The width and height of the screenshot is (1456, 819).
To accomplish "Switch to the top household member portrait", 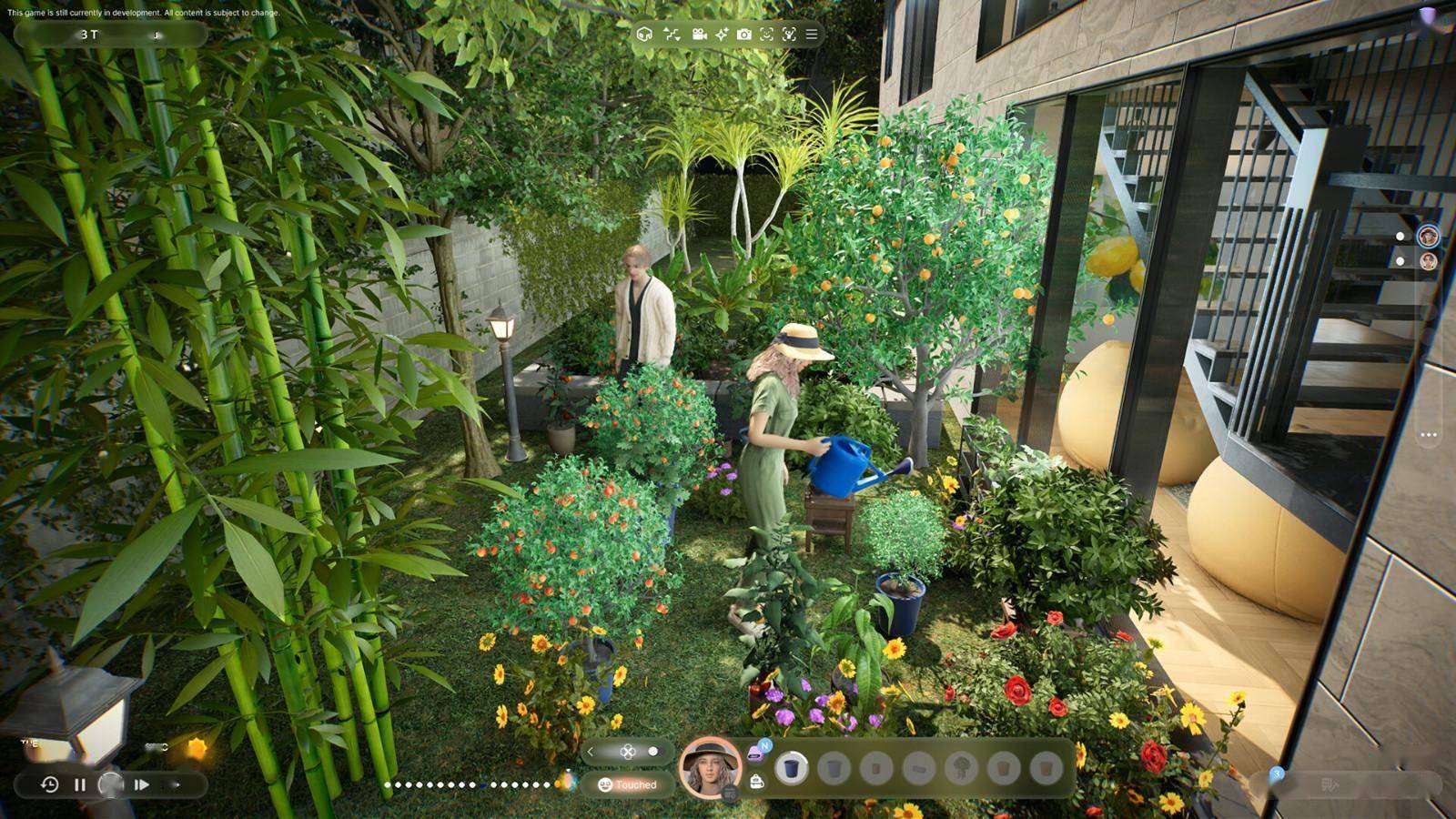I will coord(1429,236).
